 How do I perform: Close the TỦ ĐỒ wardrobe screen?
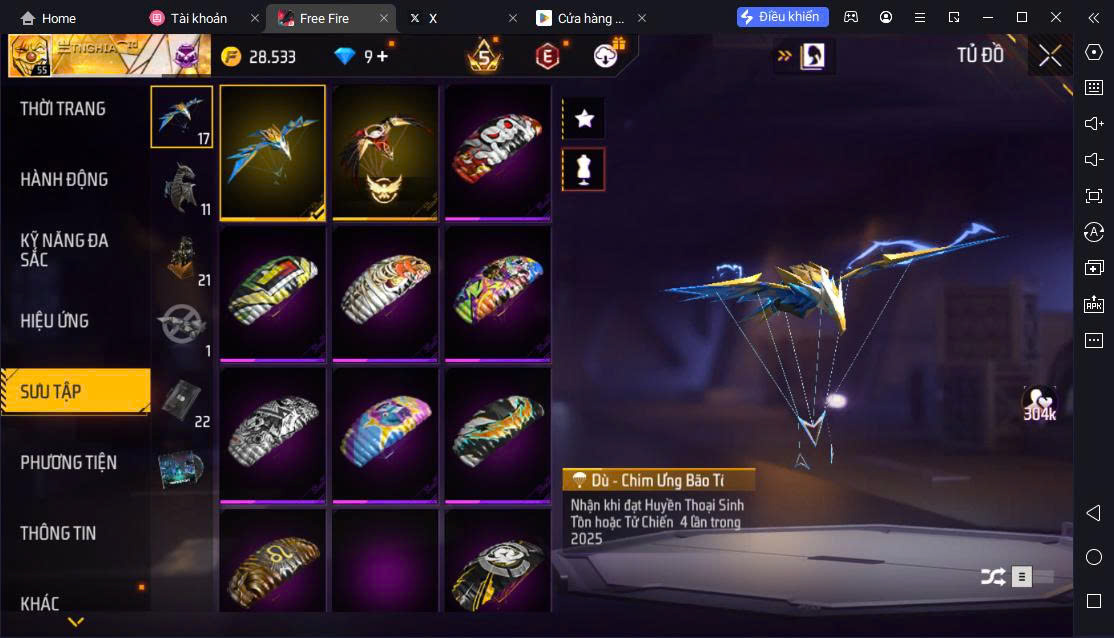pyautogui.click(x=1050, y=56)
